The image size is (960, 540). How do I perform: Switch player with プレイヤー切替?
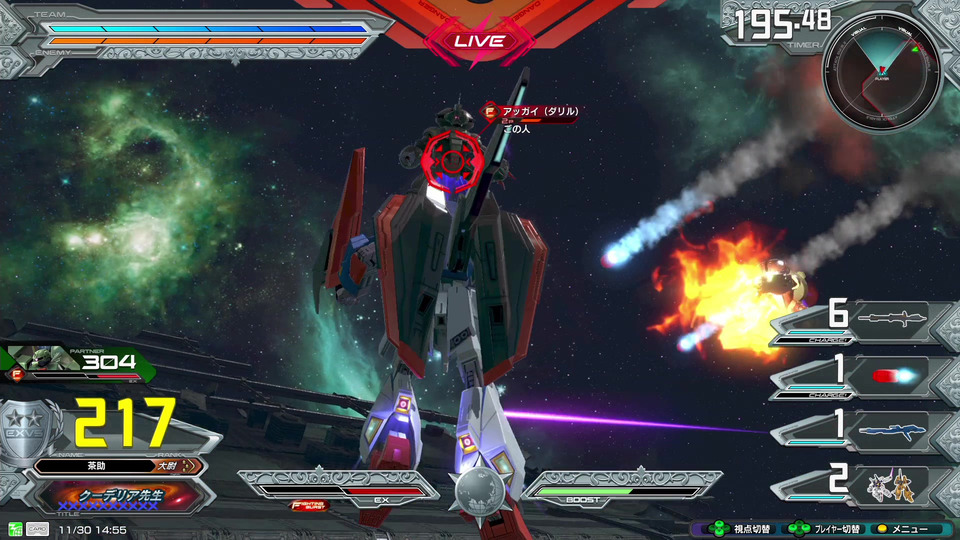[824, 529]
